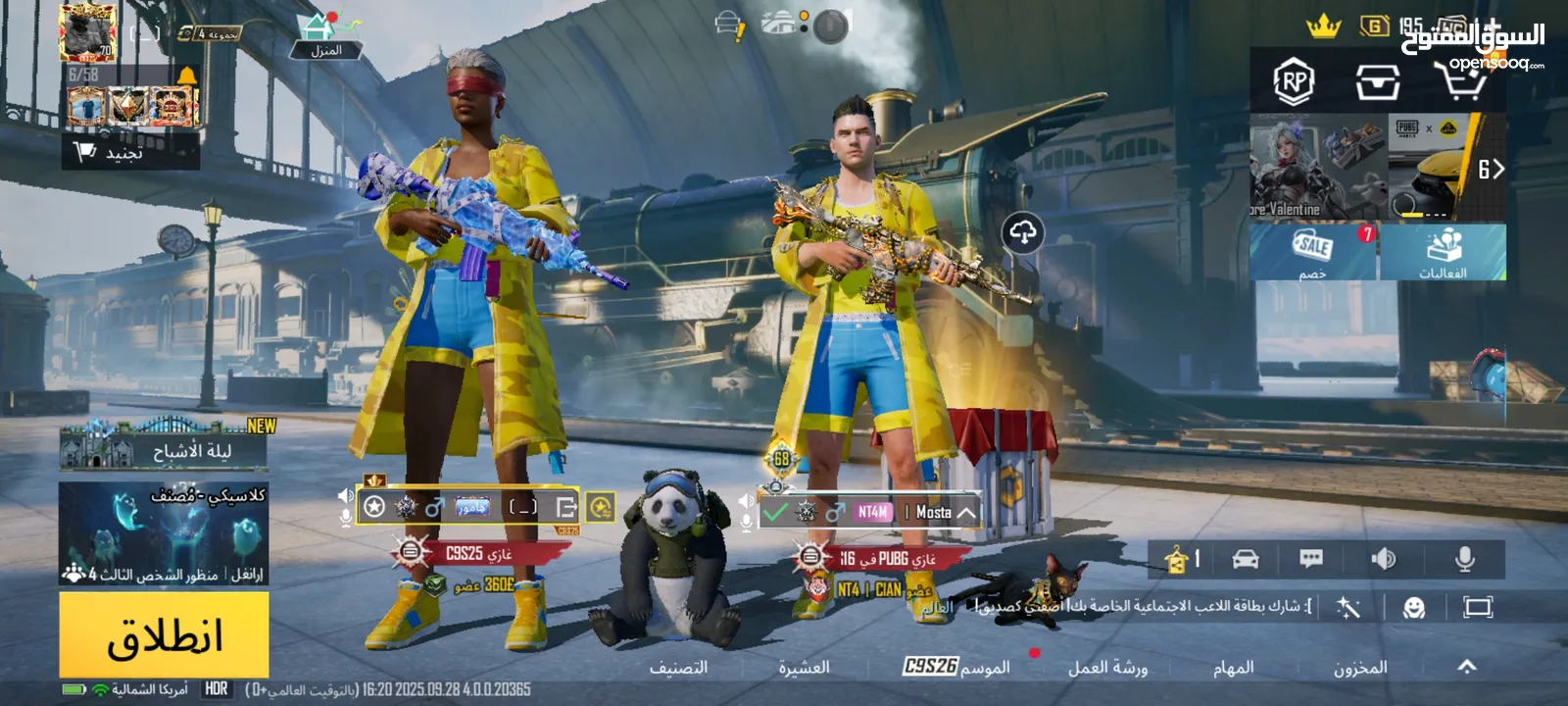1568x706 pixels.
Task: Tap the yellow انطلاق start button
Action: click(x=164, y=635)
